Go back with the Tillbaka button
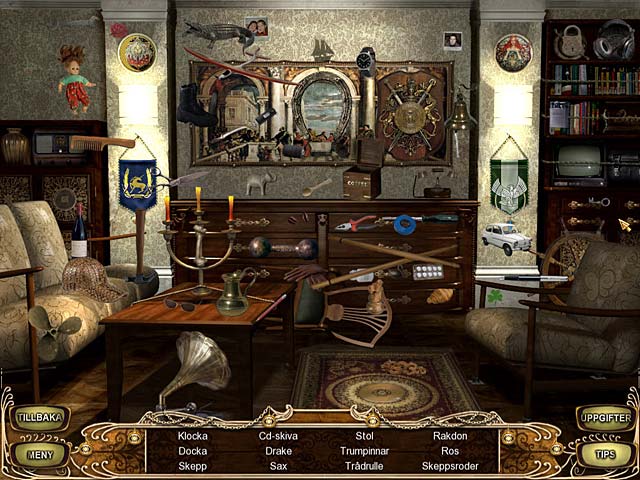The height and width of the screenshot is (480, 640). (x=38, y=418)
